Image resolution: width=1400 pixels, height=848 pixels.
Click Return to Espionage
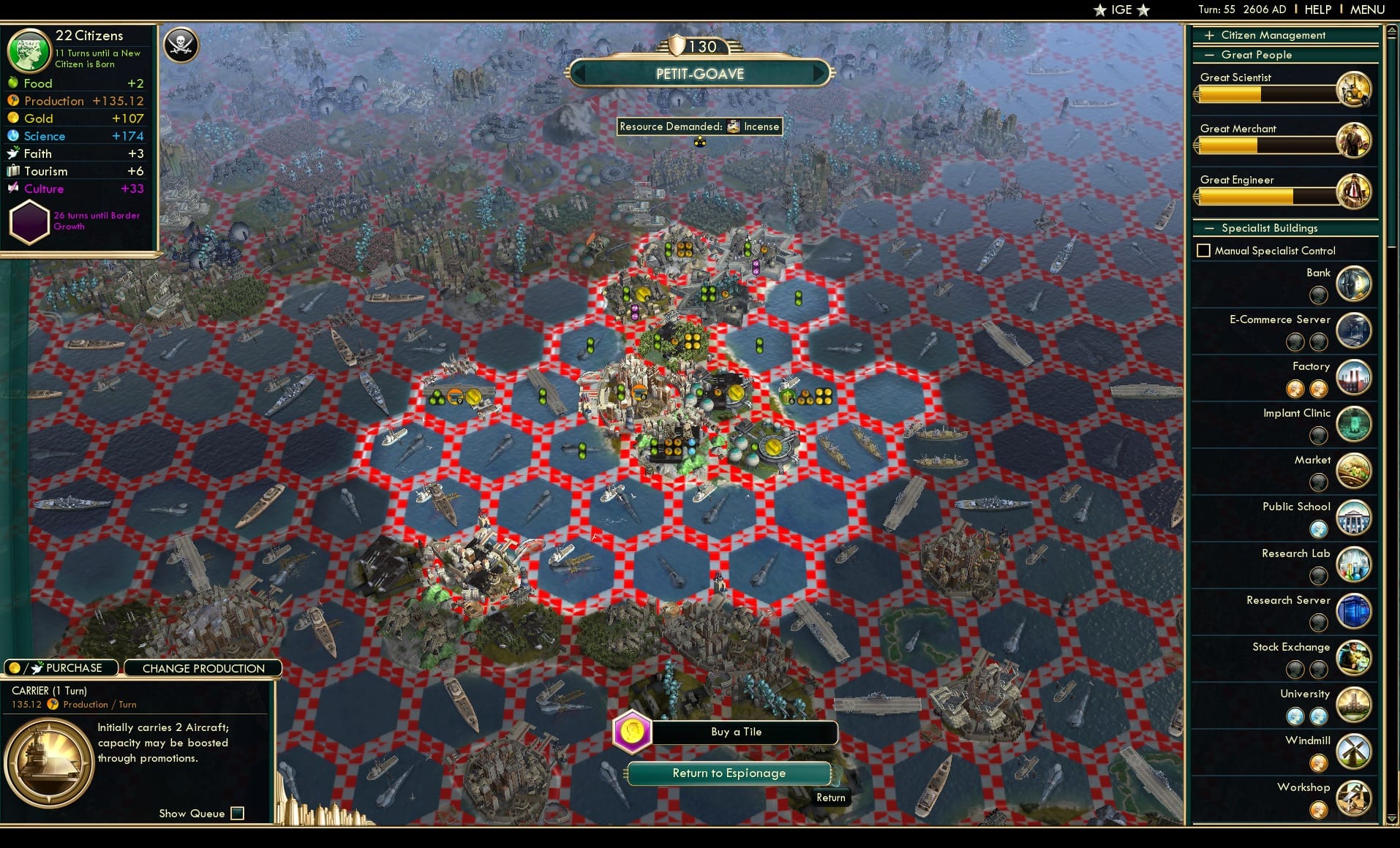(x=729, y=773)
